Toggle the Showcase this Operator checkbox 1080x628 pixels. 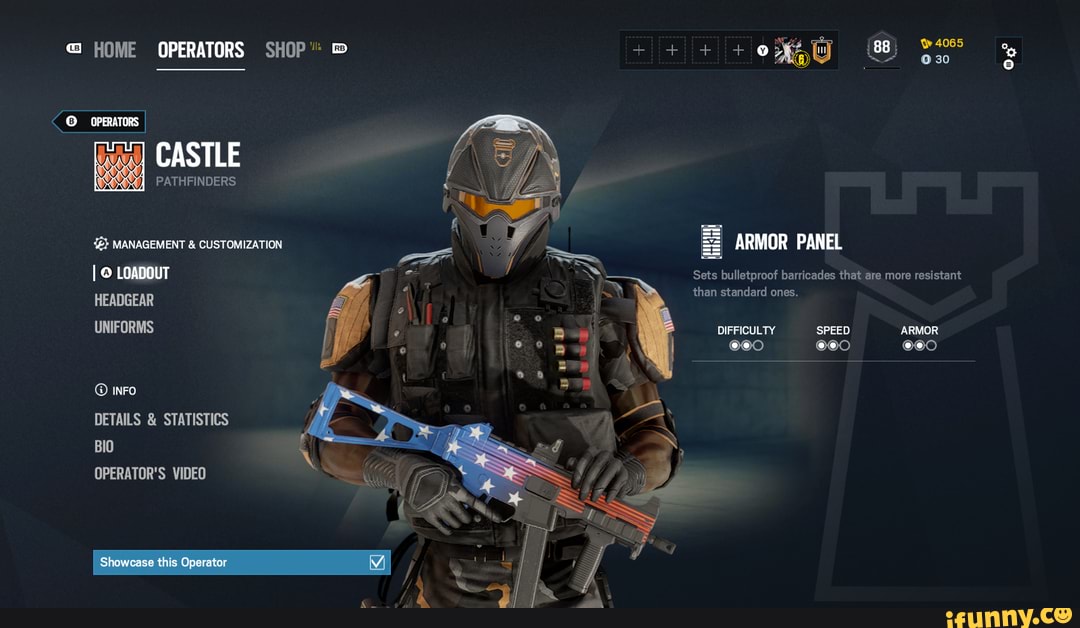(377, 562)
